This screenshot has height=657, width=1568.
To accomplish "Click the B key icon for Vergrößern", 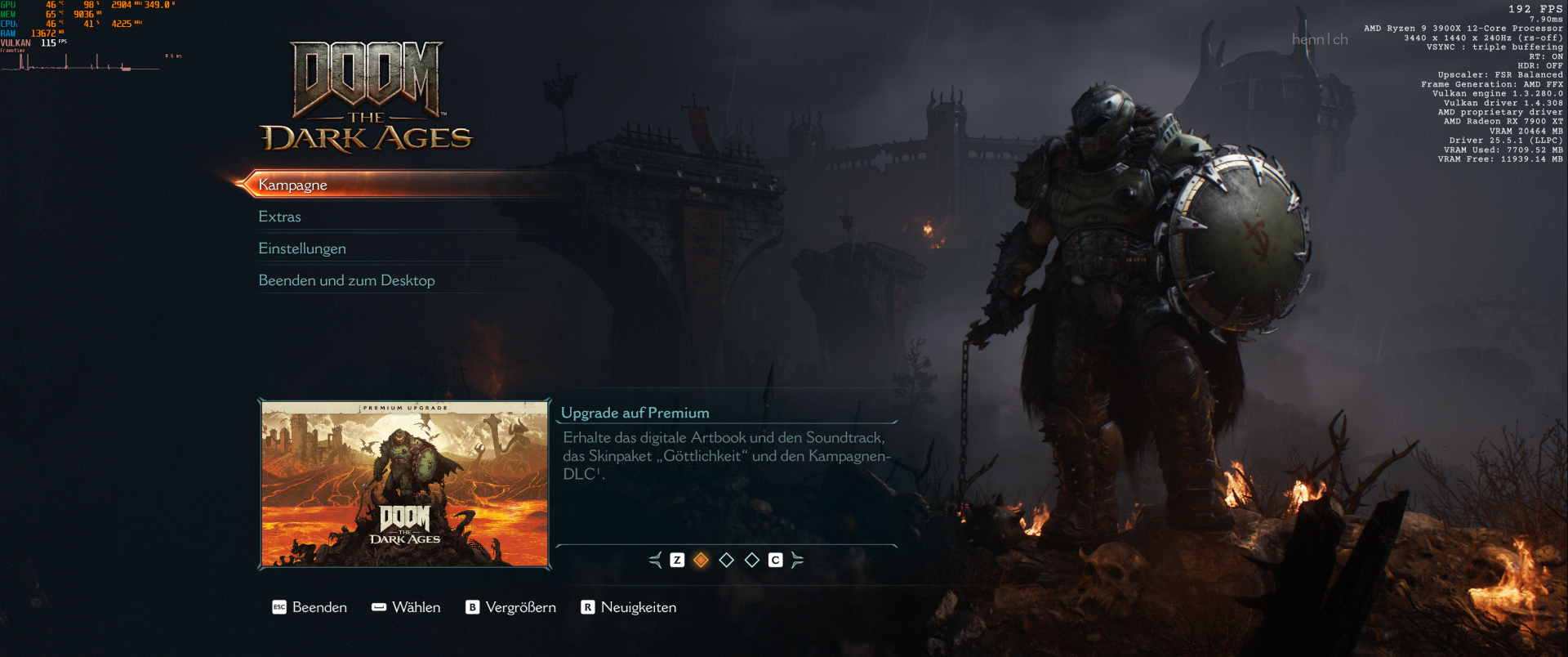I will [472, 607].
